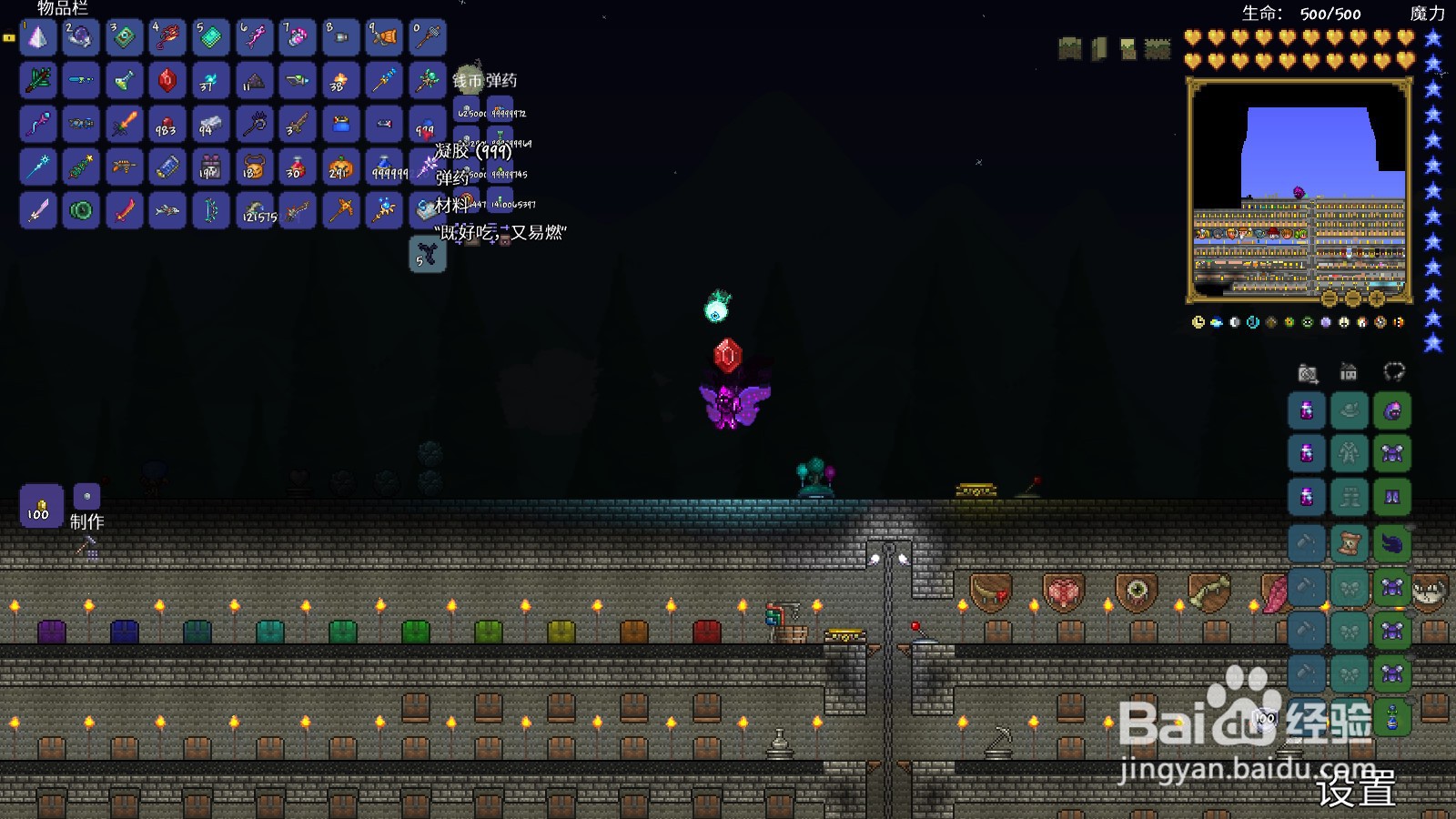Image resolution: width=1456 pixels, height=819 pixels.
Task: Switch to the equipment page necklace icon
Action: [1394, 371]
